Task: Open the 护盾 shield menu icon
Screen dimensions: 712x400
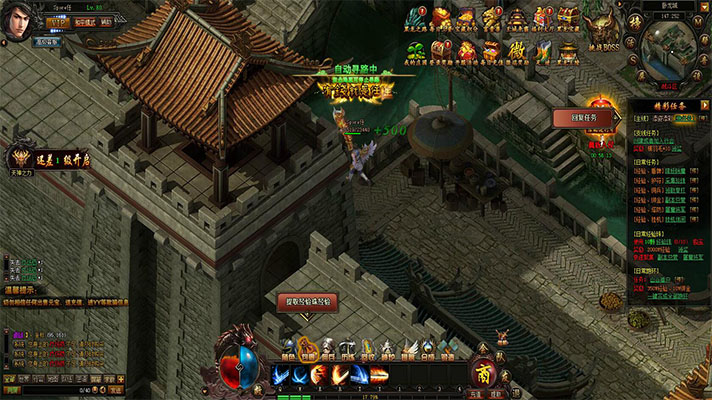Action: tap(388, 346)
